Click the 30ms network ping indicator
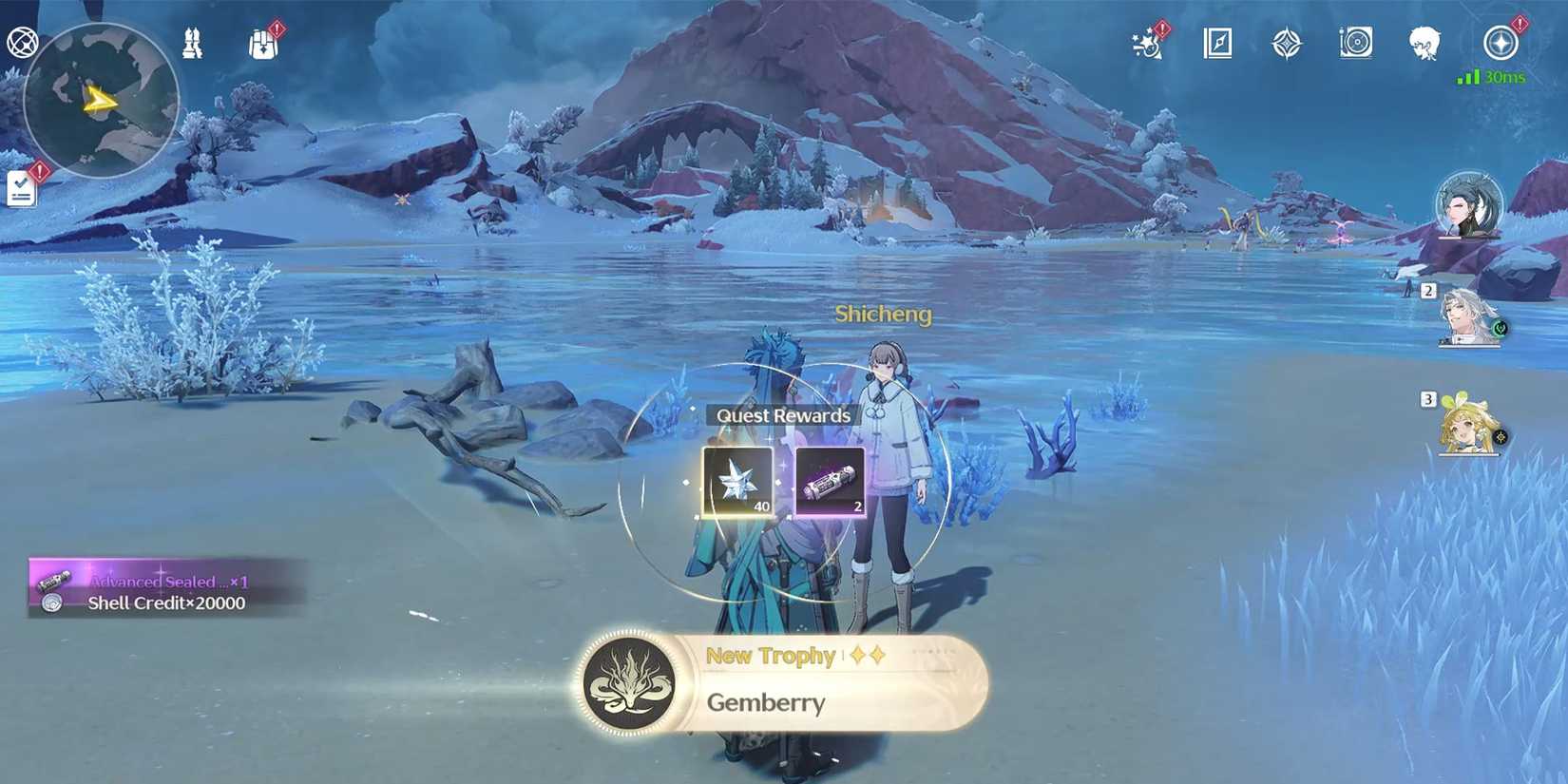The height and width of the screenshot is (784, 1568). 1499,76
